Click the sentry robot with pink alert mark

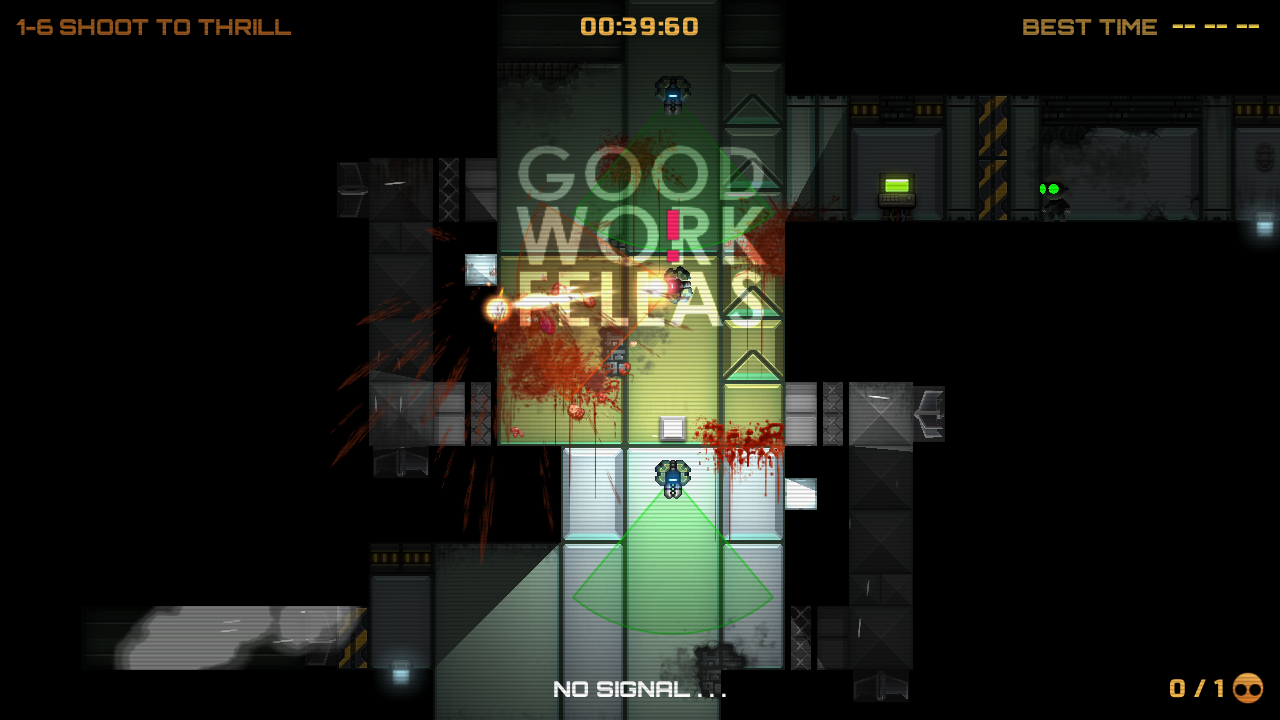click(678, 285)
